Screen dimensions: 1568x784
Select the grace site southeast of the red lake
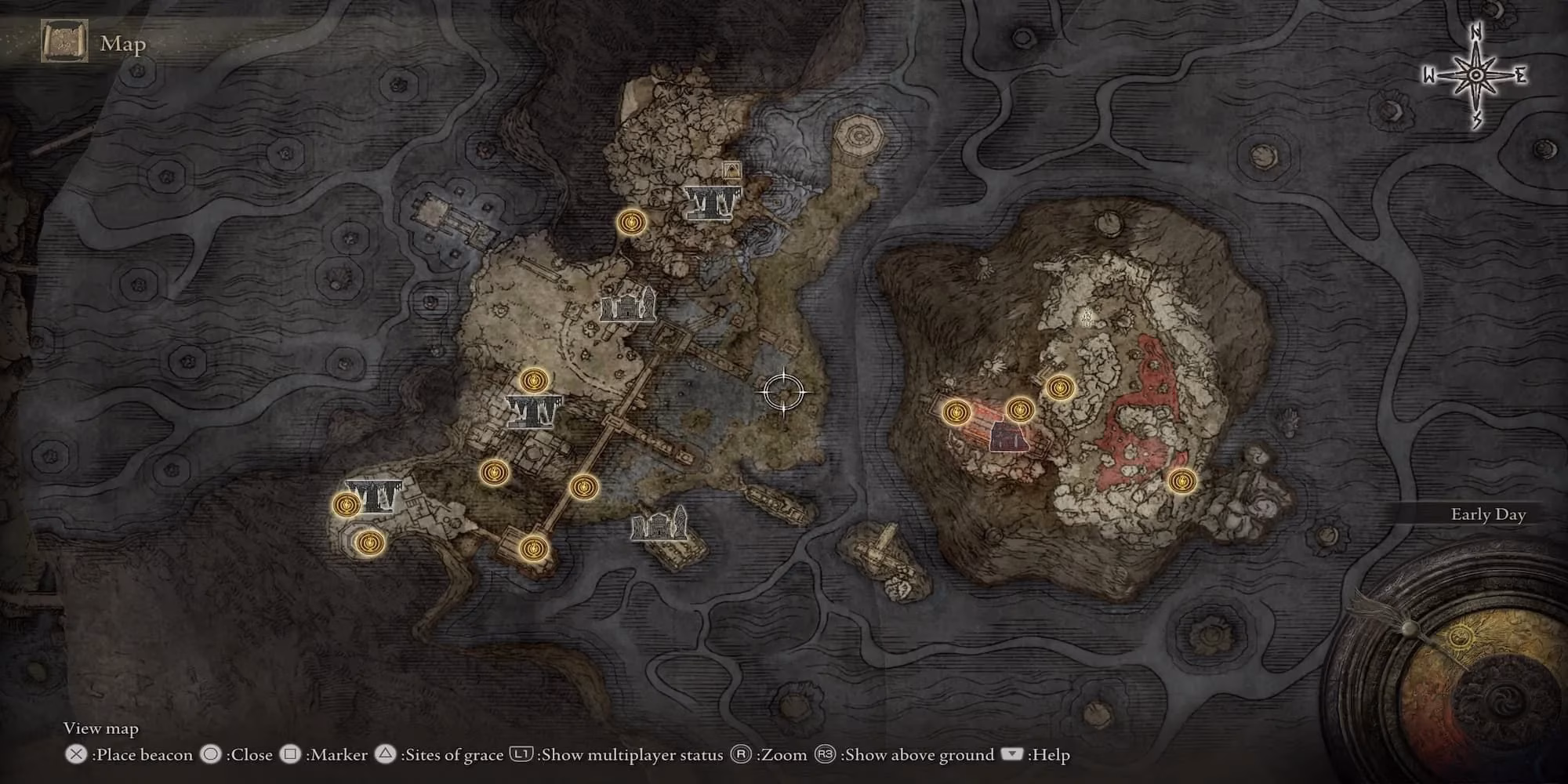pos(1181,481)
